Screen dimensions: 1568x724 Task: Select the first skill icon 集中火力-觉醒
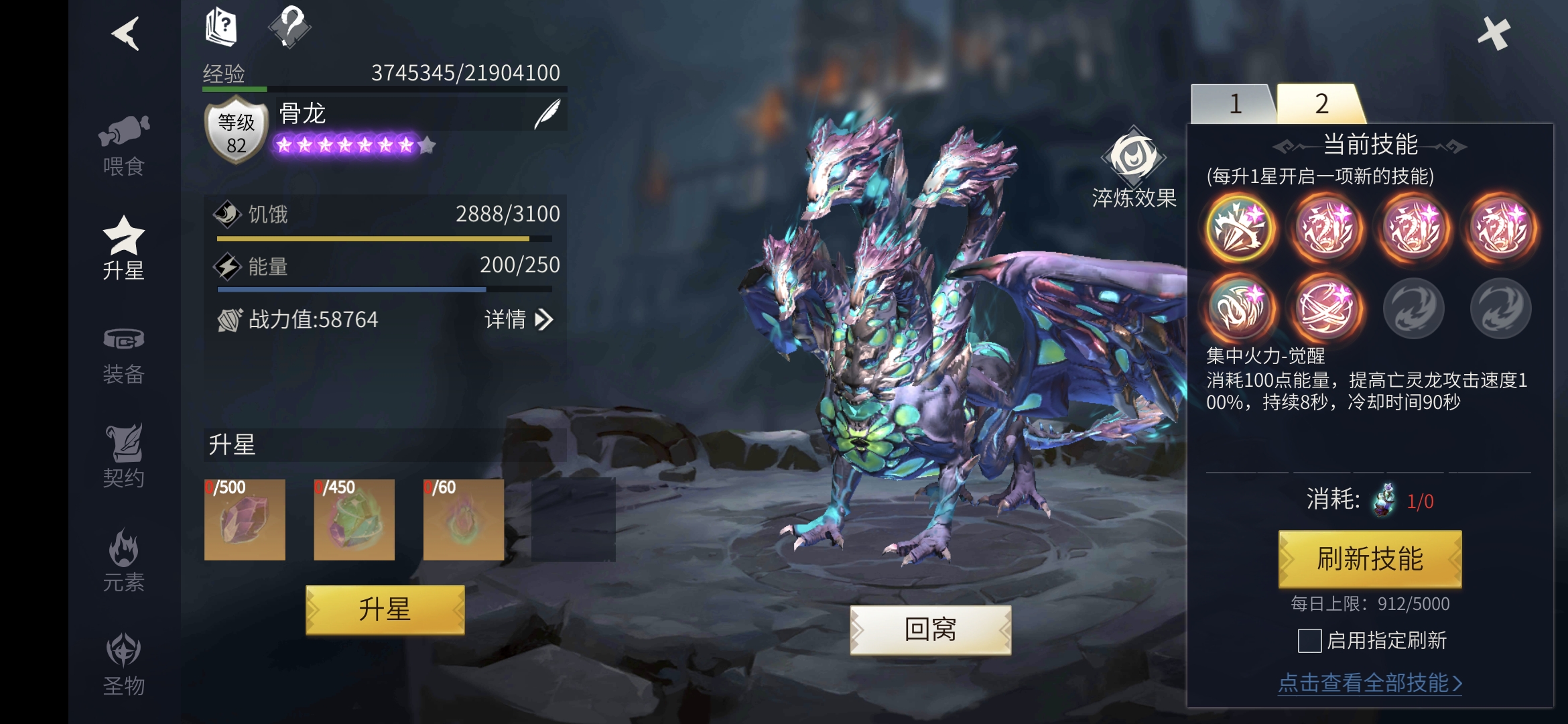click(x=1239, y=229)
